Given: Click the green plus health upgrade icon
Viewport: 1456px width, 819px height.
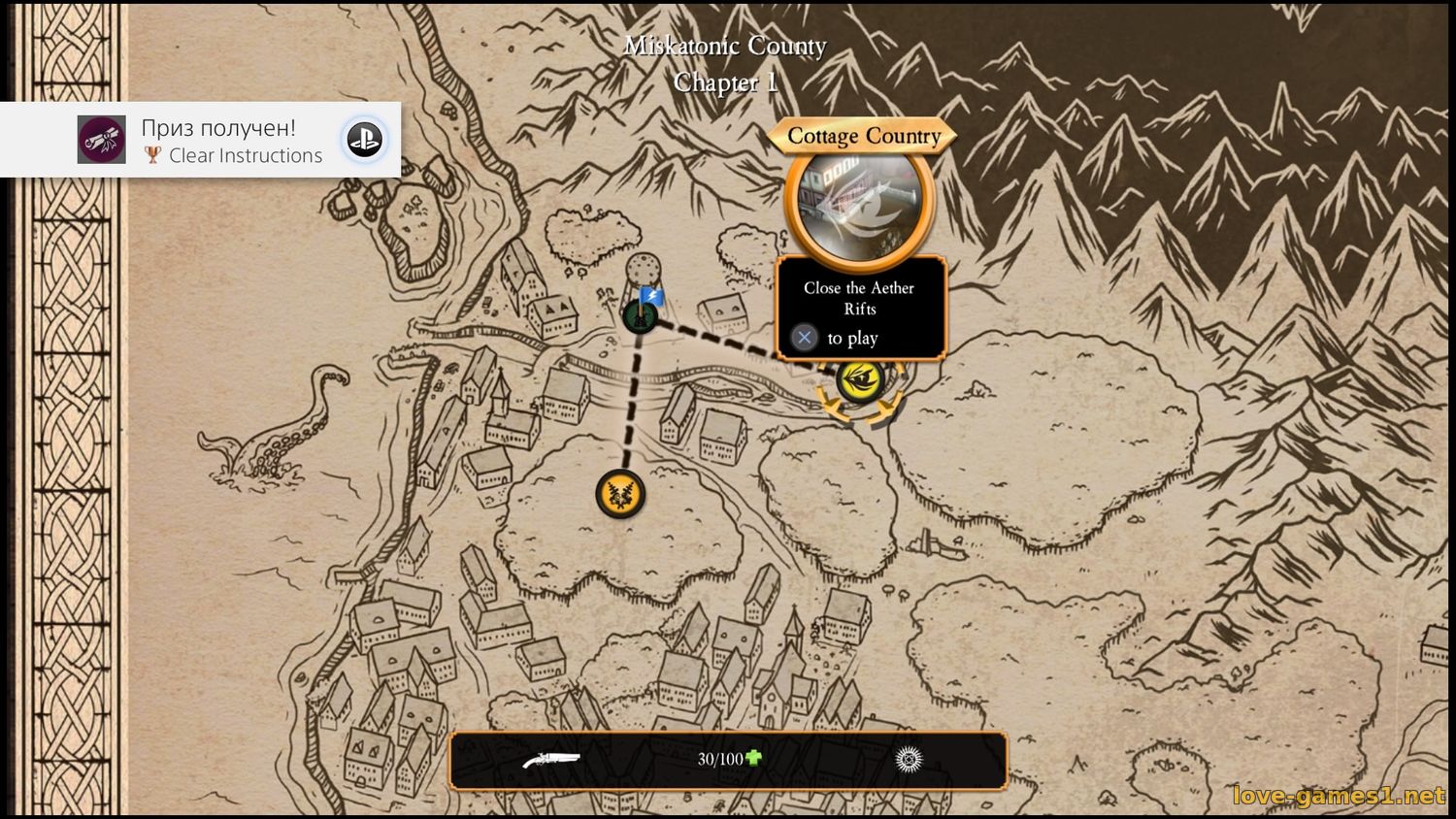Looking at the screenshot, I should click(x=753, y=758).
